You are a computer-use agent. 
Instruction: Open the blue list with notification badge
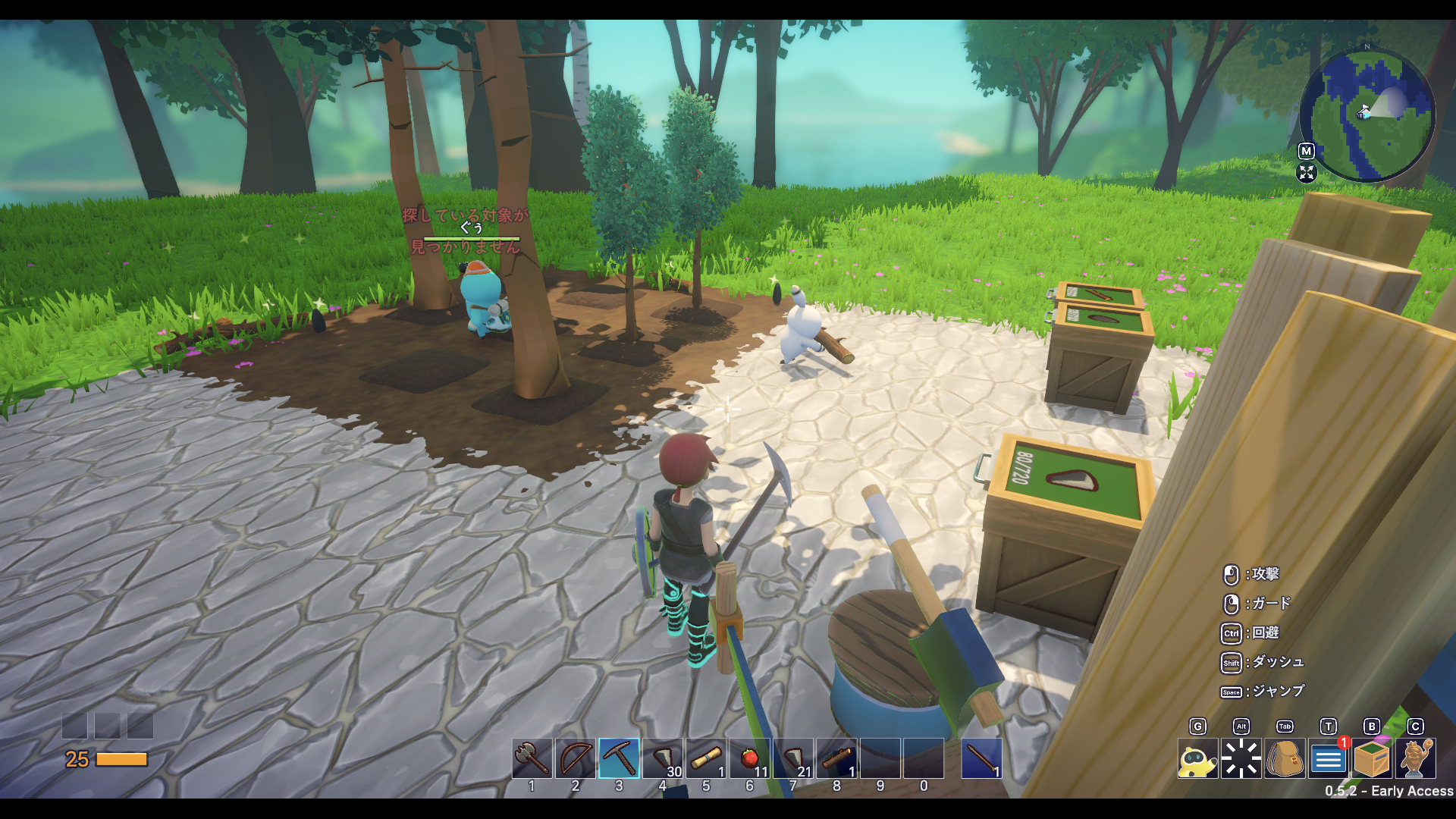[x=1328, y=758]
